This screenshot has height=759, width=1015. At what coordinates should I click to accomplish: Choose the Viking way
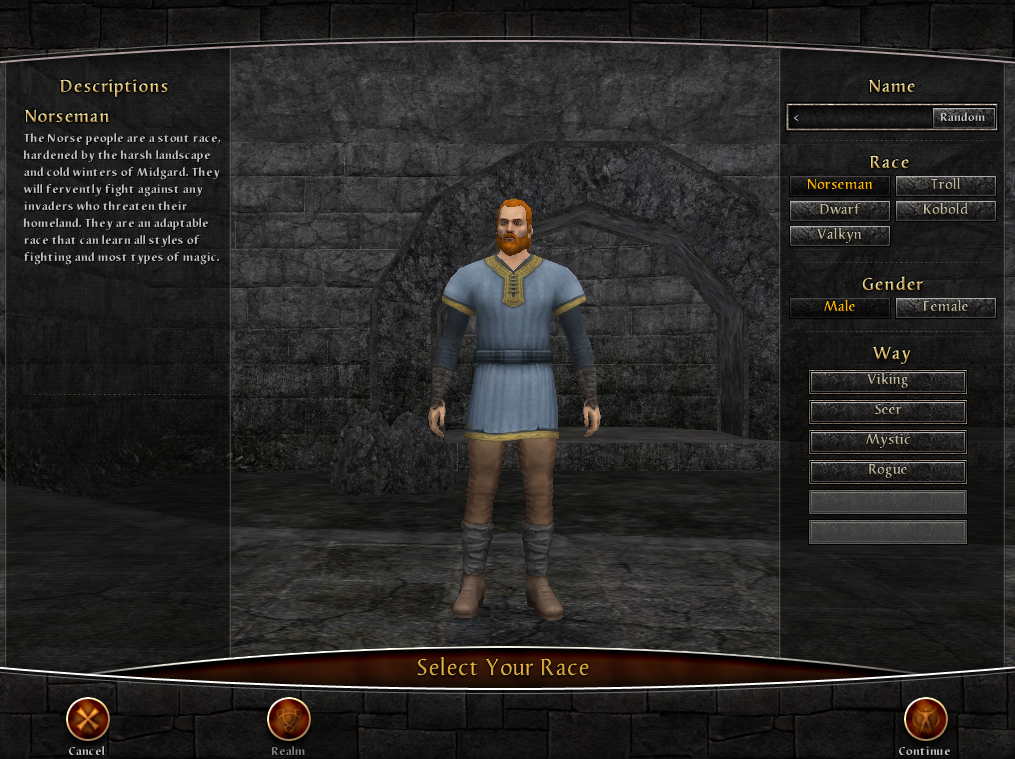pos(887,381)
